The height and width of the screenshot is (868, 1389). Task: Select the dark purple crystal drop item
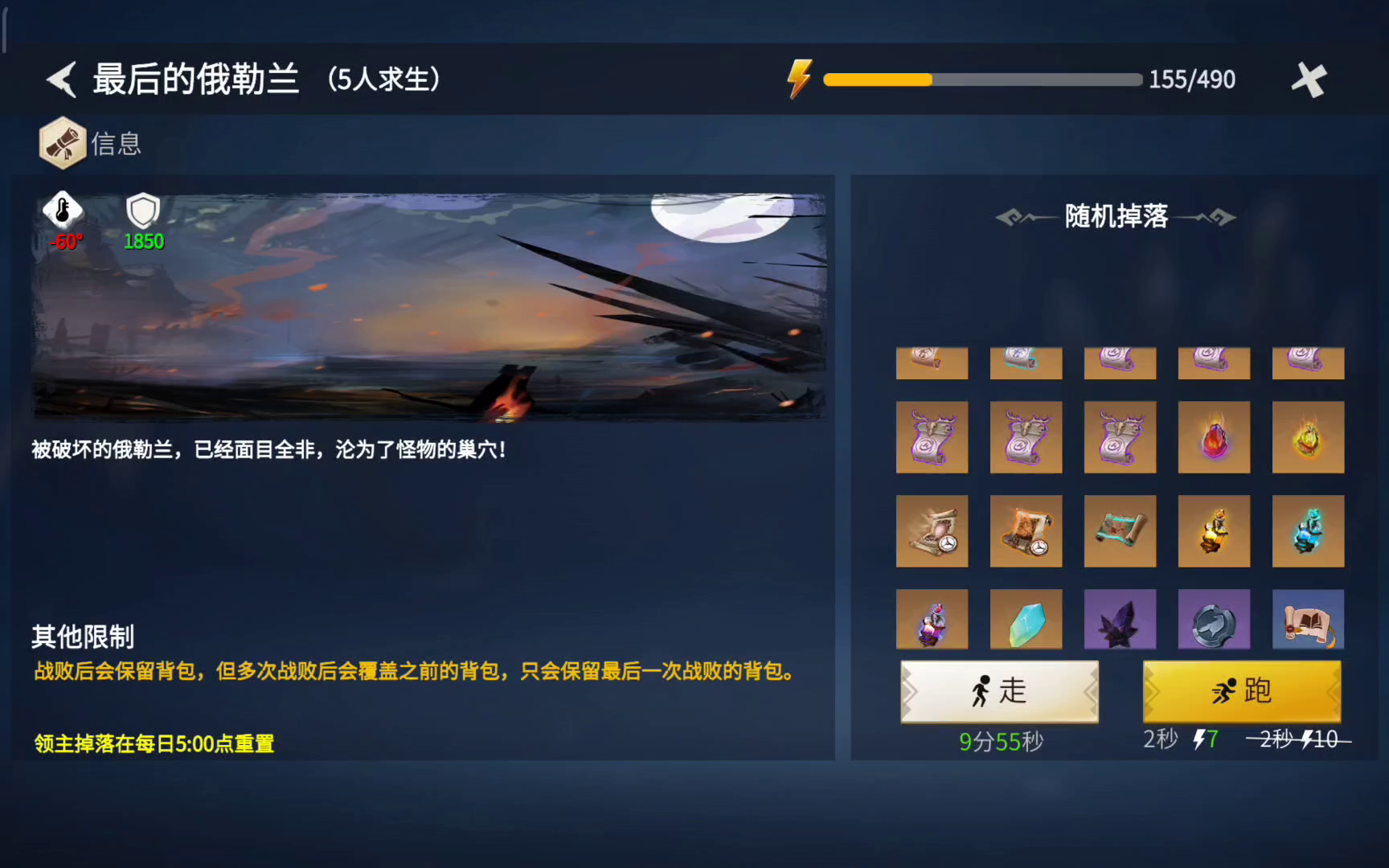1120,619
